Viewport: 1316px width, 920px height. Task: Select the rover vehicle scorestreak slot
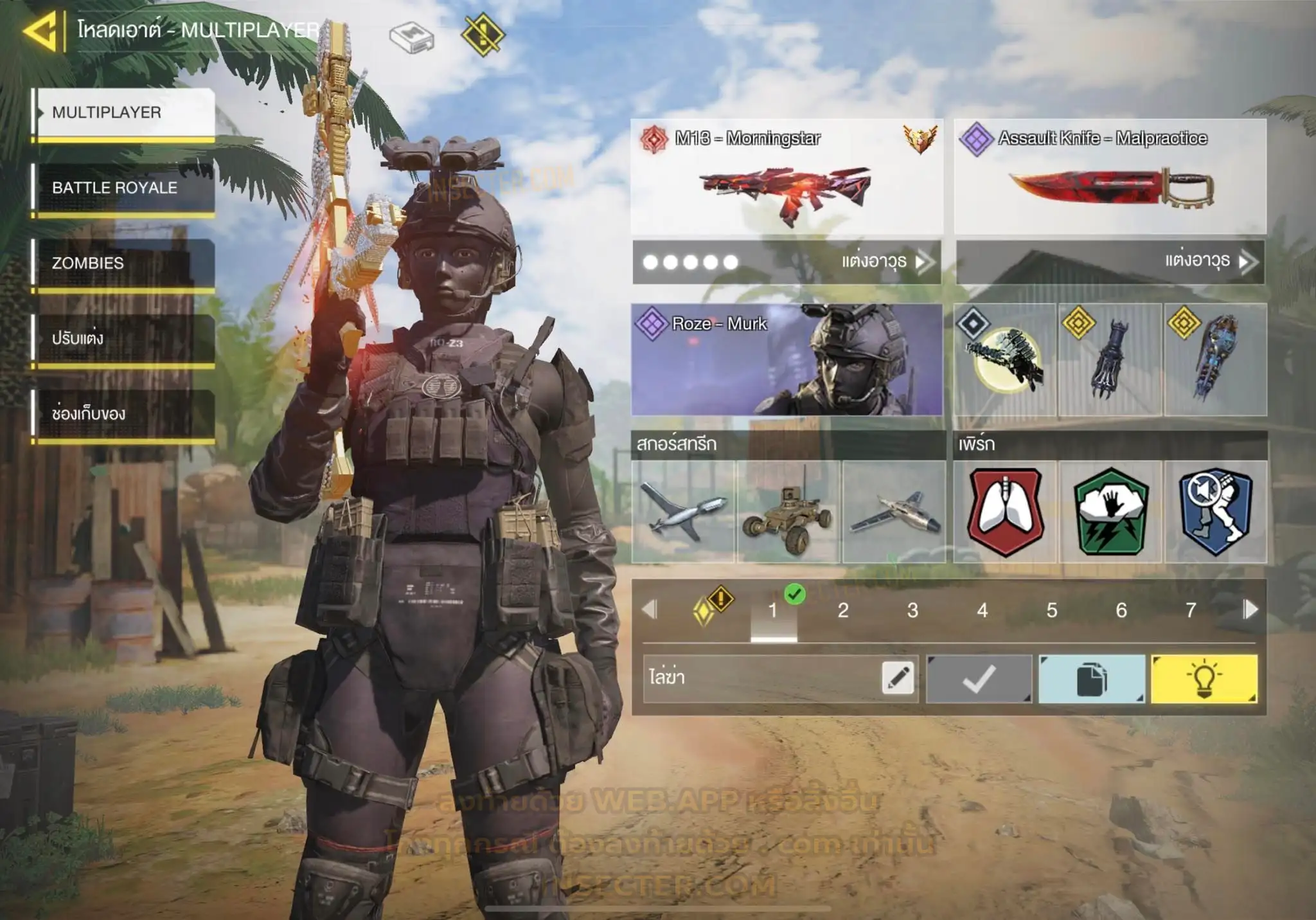pos(788,512)
